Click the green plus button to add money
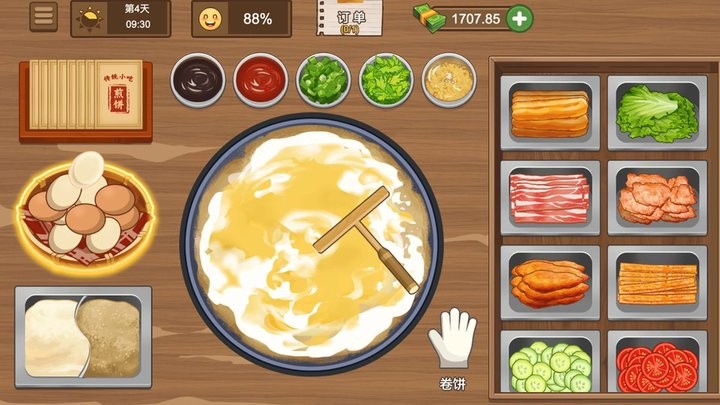720x405 pixels. tap(519, 18)
